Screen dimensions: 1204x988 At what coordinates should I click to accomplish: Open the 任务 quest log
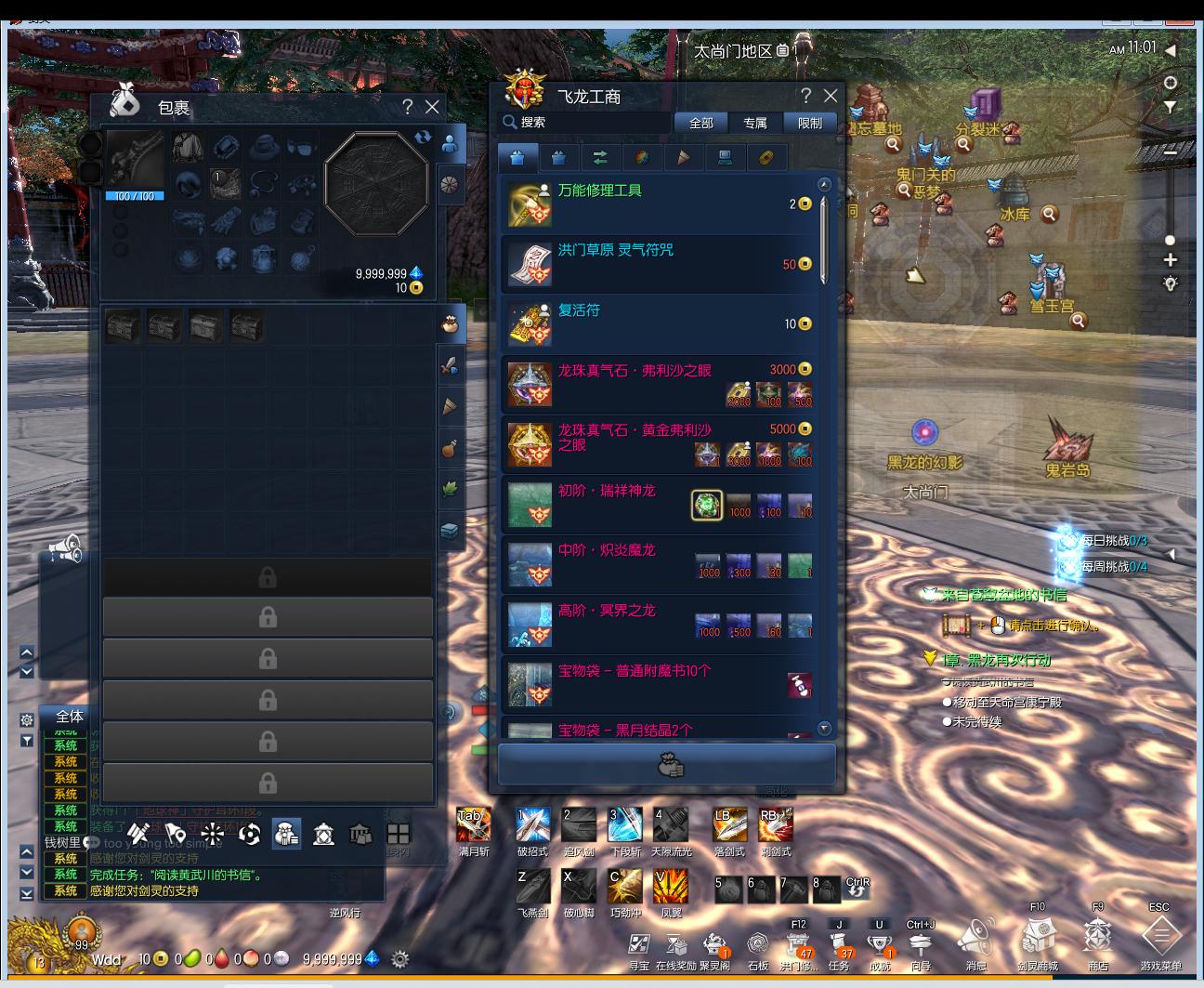pos(839,945)
